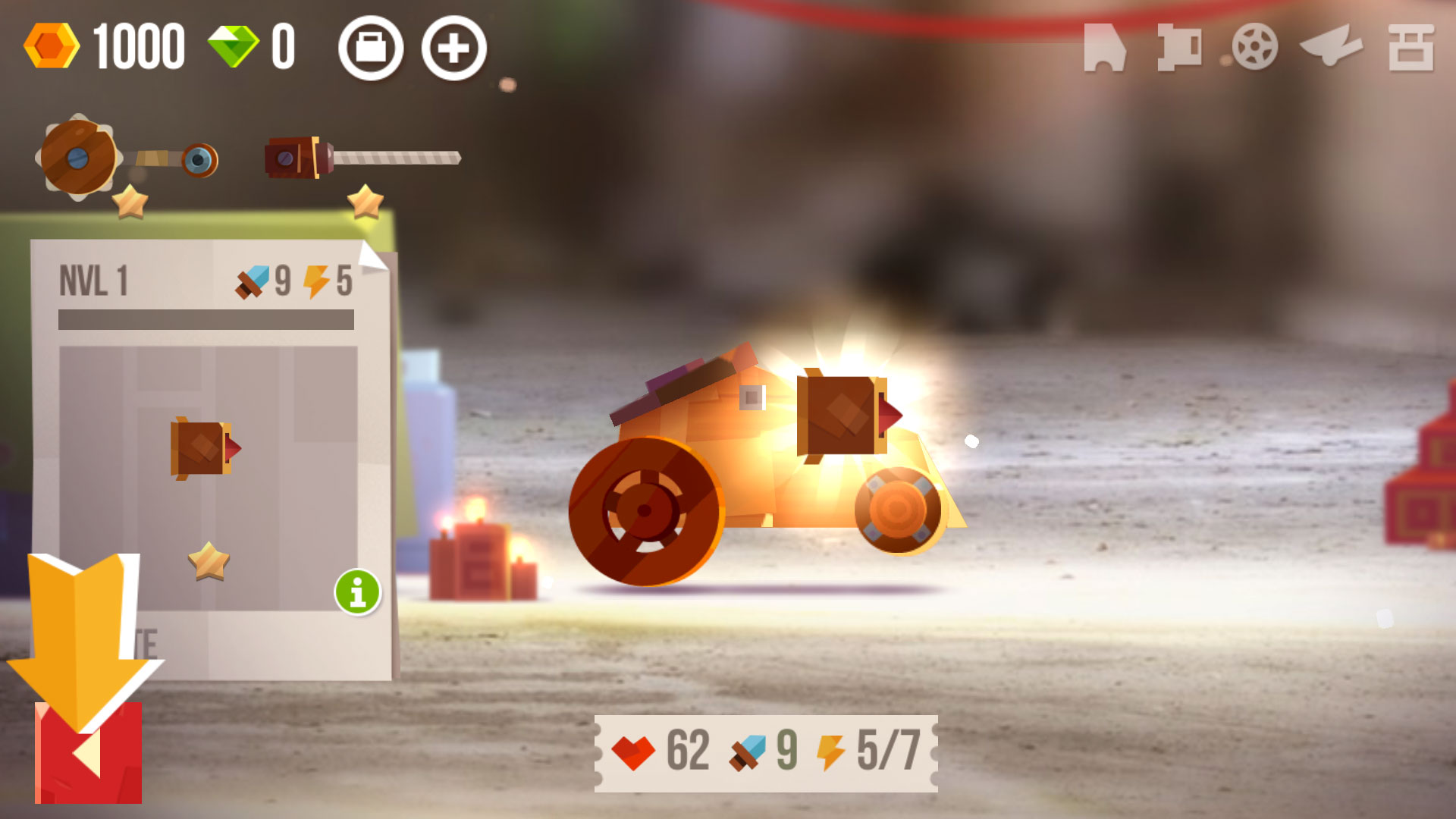1456x819 pixels.
Task: Open the toolbox category on the right
Action: 1410,47
